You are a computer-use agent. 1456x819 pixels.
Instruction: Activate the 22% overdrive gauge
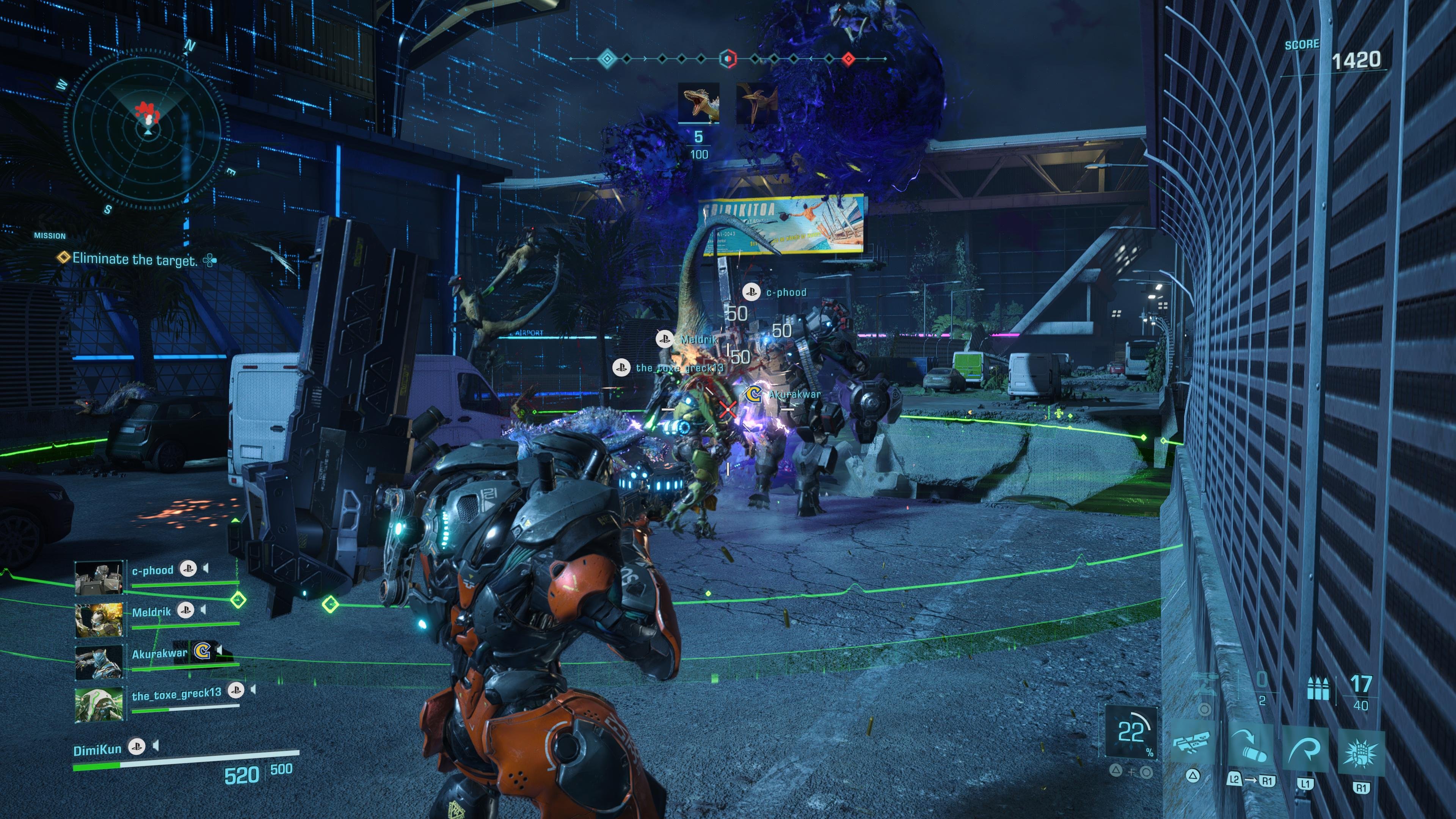point(1130,731)
